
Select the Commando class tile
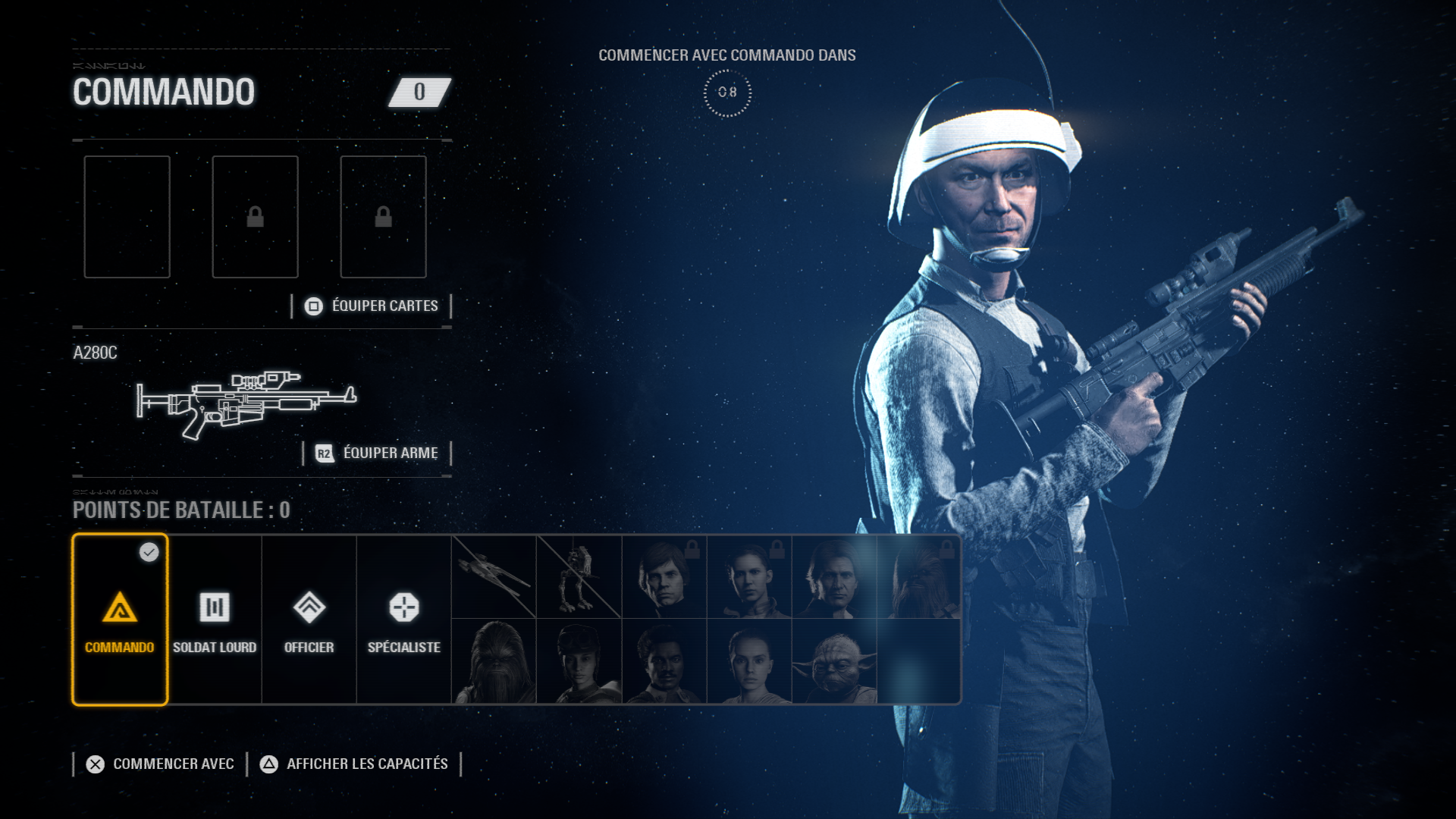(x=120, y=620)
